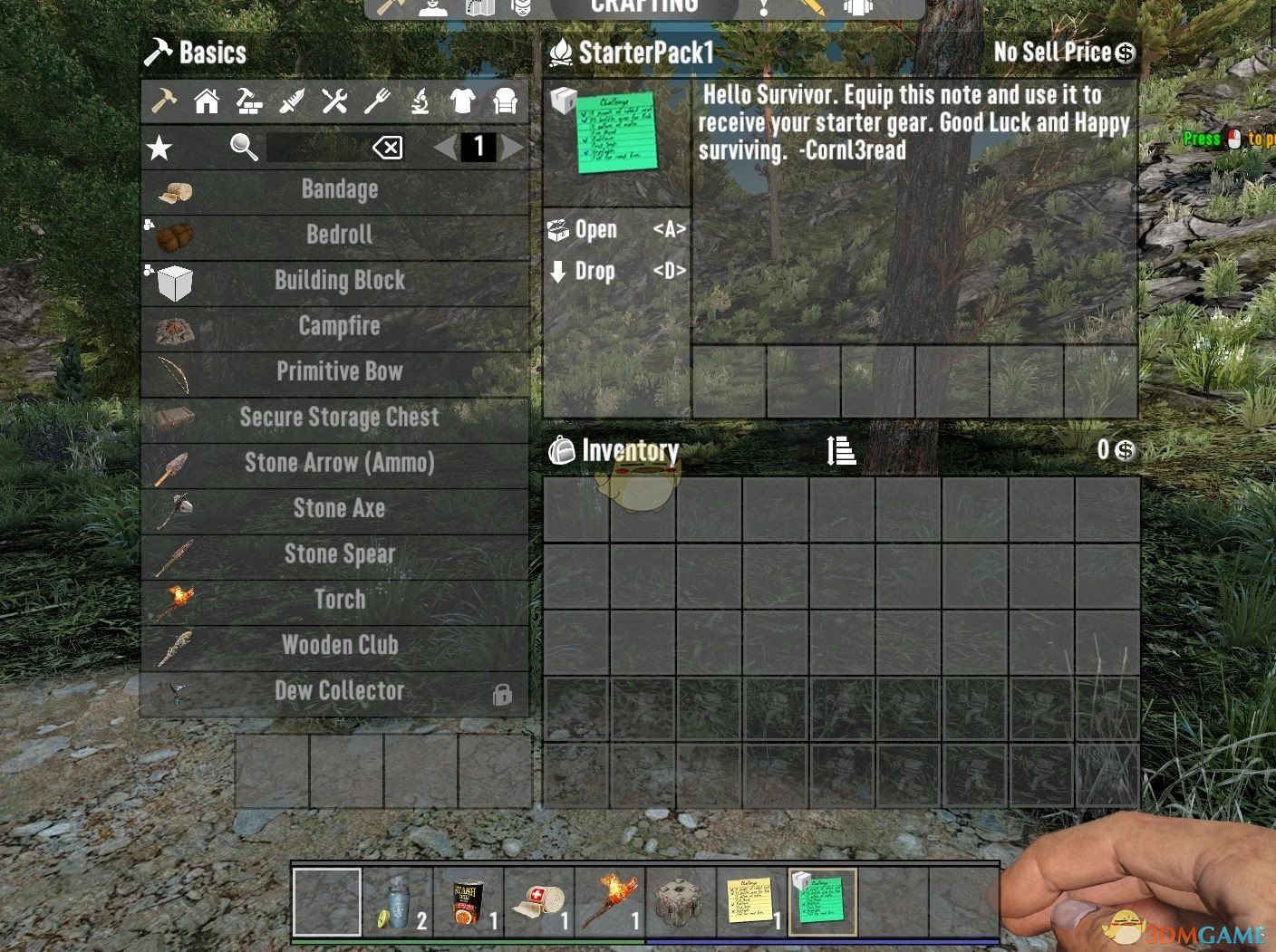The width and height of the screenshot is (1276, 952).
Task: Click the locked padlock on Dew Collector
Action: click(x=504, y=694)
